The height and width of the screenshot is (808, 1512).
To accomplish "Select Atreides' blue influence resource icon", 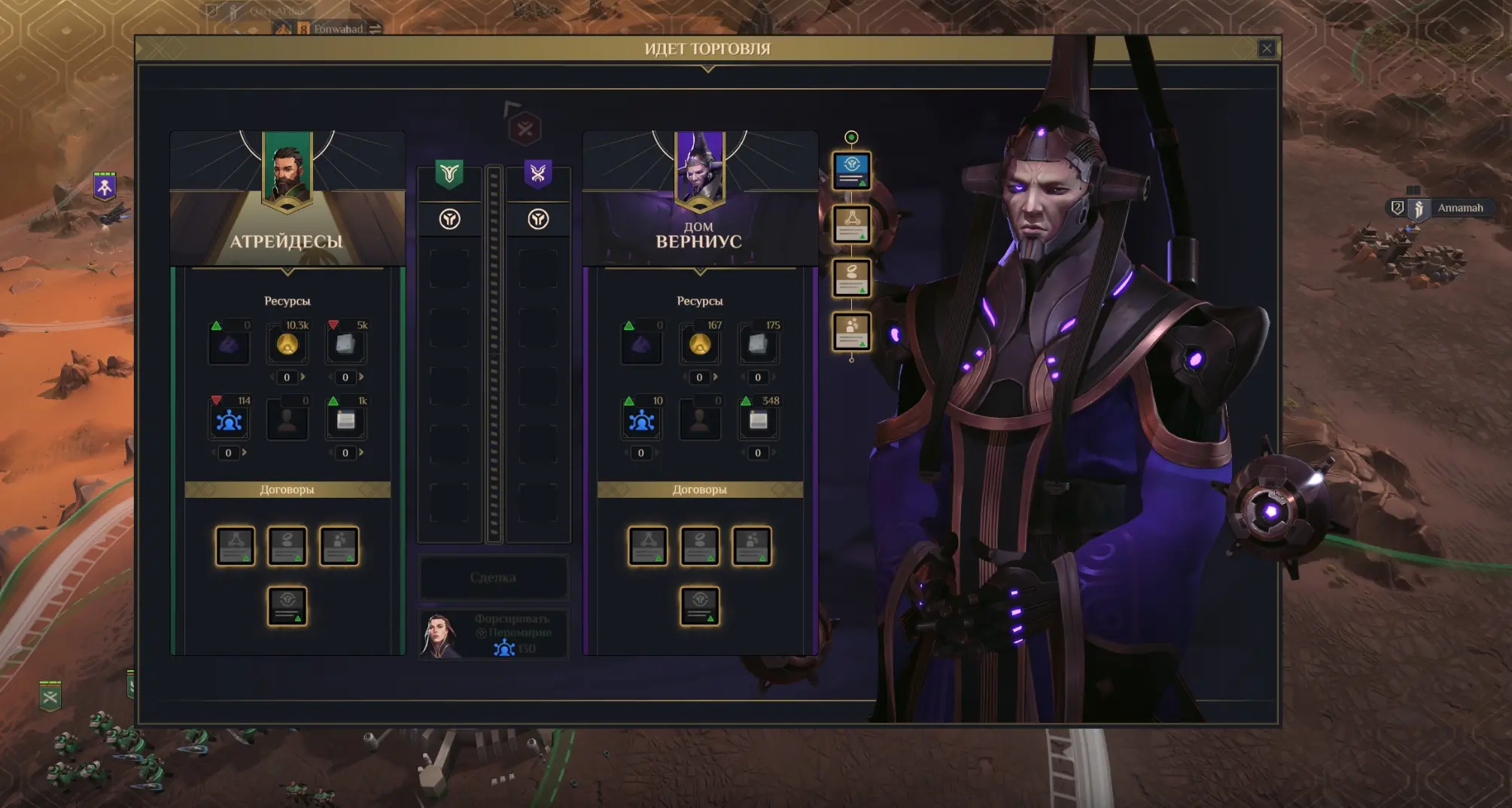I will coord(229,421).
